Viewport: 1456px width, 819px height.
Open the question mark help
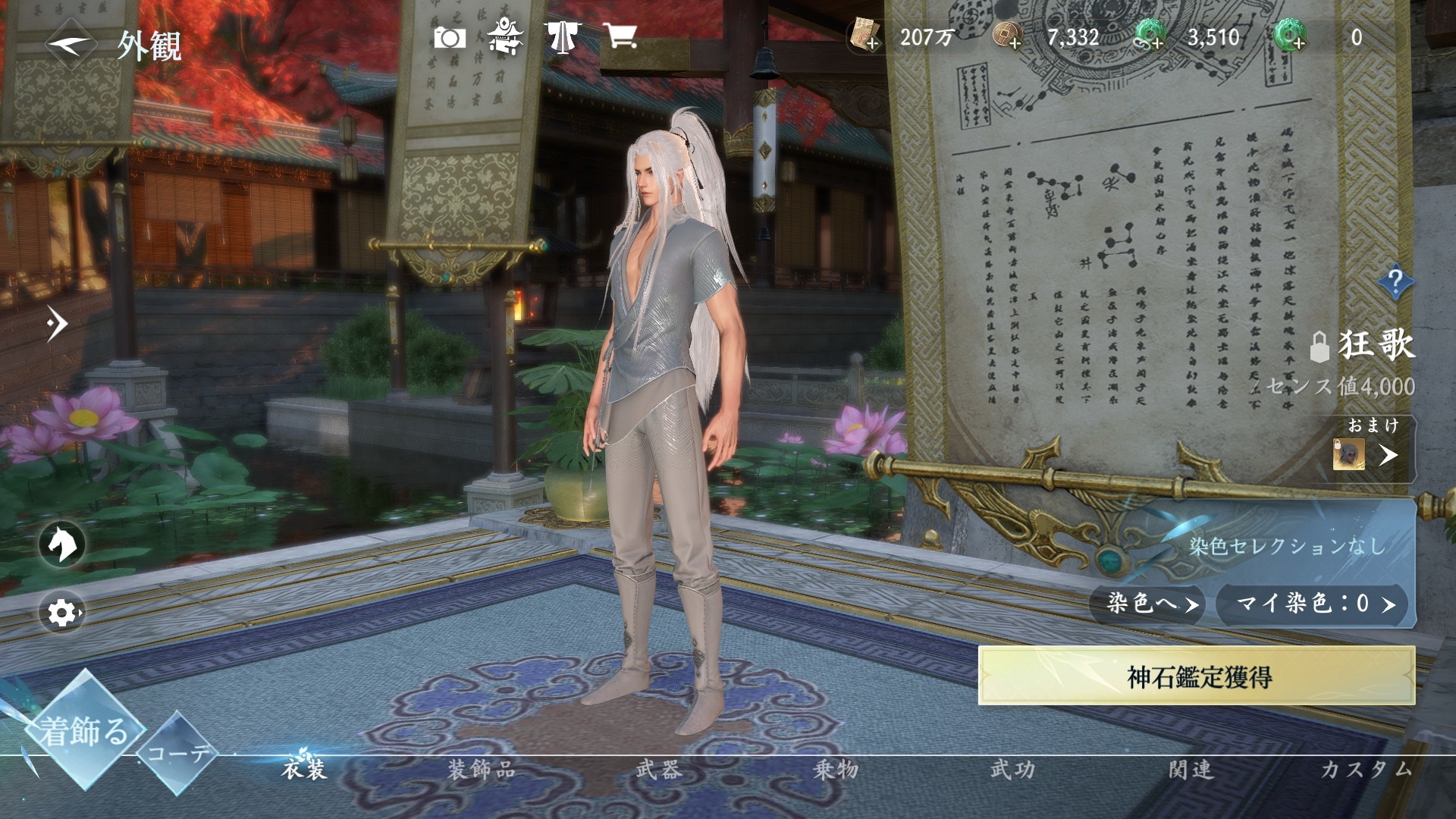click(x=1394, y=282)
